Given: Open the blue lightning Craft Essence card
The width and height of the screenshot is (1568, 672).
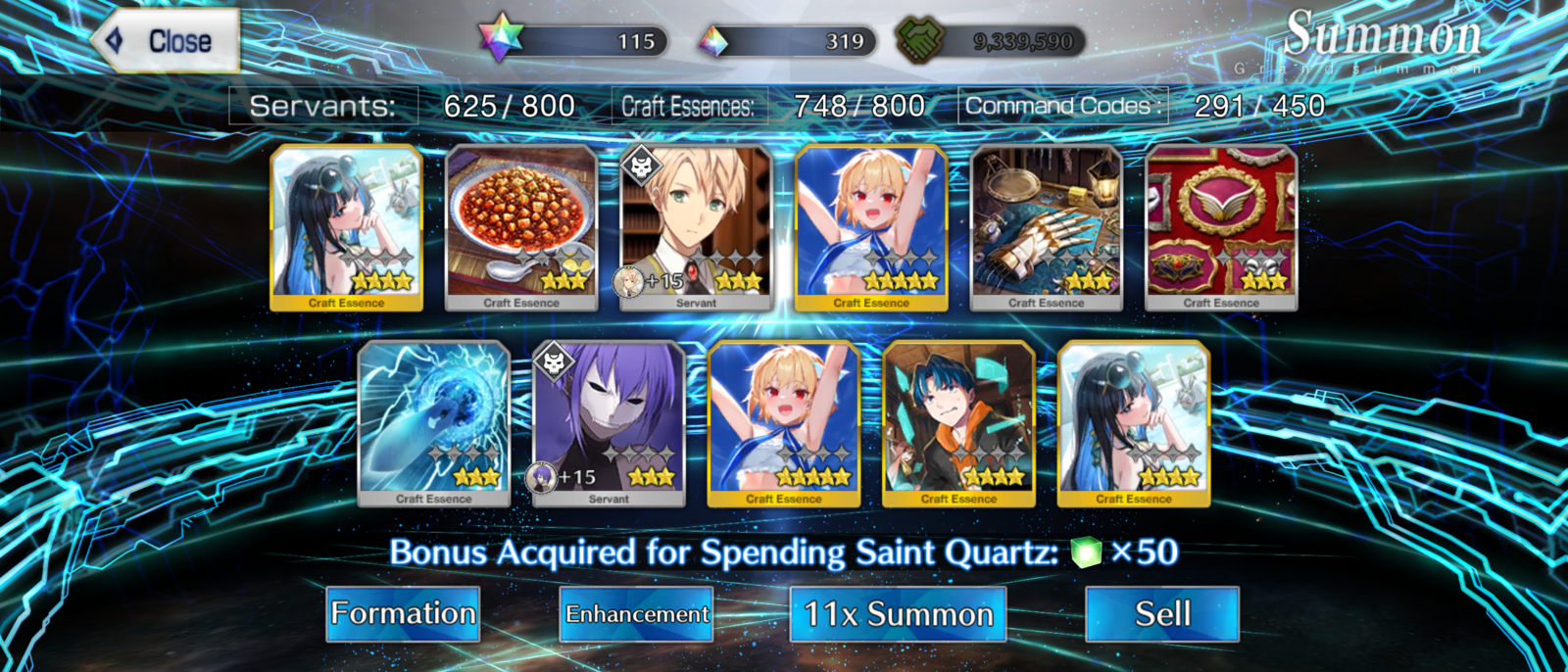Looking at the screenshot, I should point(434,423).
